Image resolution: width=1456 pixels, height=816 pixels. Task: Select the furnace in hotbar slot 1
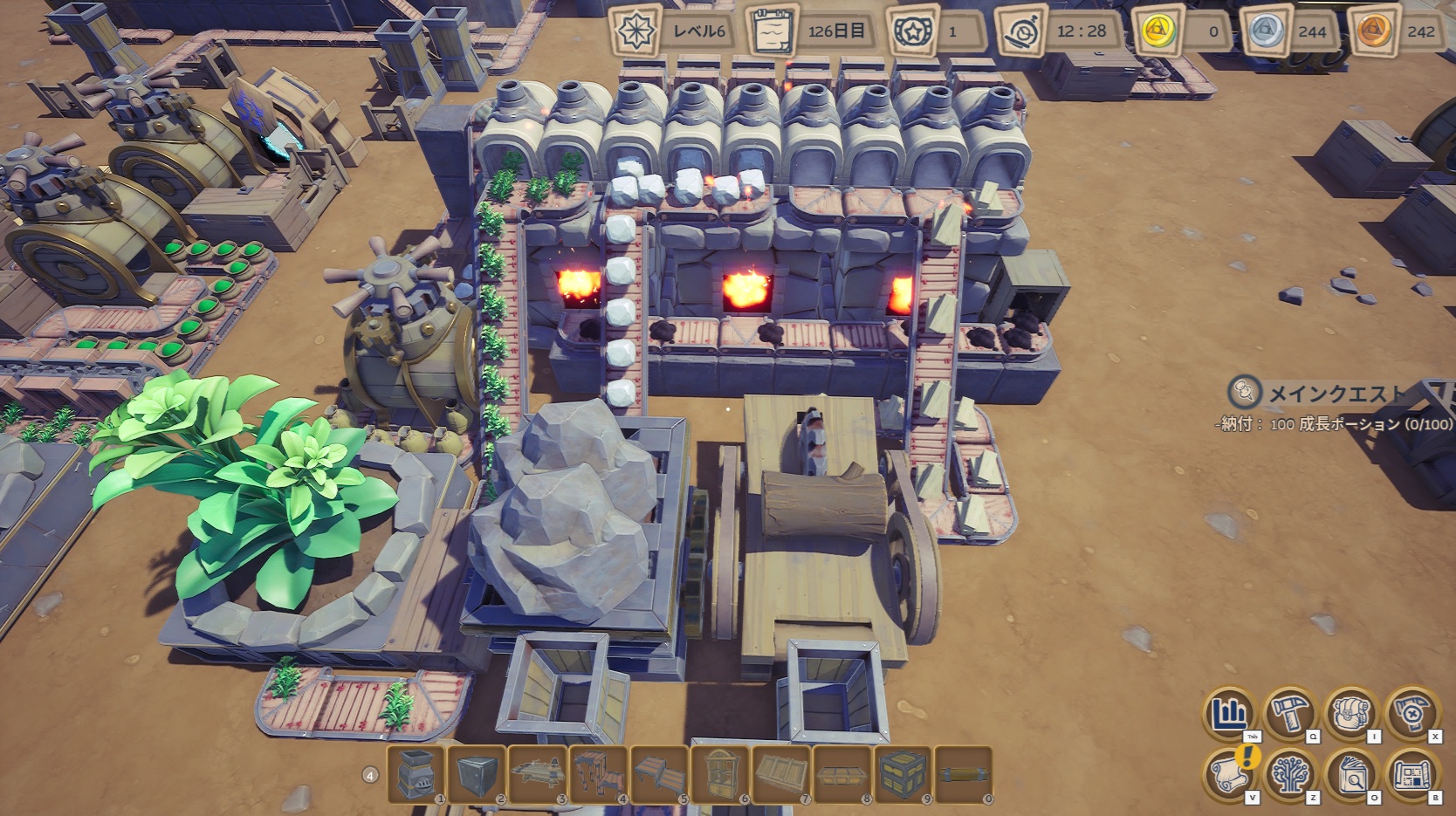pyautogui.click(x=416, y=773)
